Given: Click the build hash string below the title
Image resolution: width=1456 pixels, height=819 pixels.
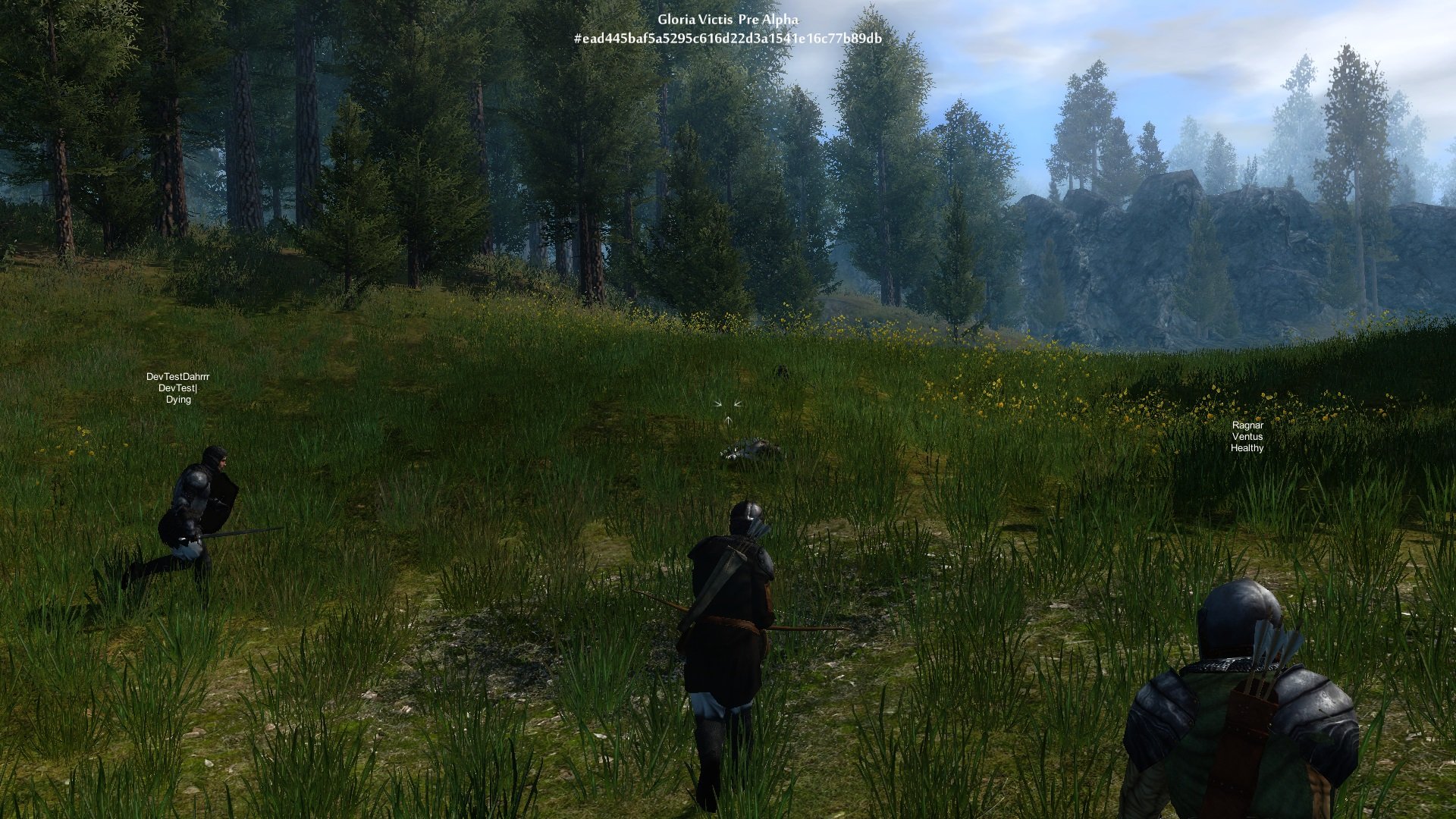Looking at the screenshot, I should [x=728, y=37].
